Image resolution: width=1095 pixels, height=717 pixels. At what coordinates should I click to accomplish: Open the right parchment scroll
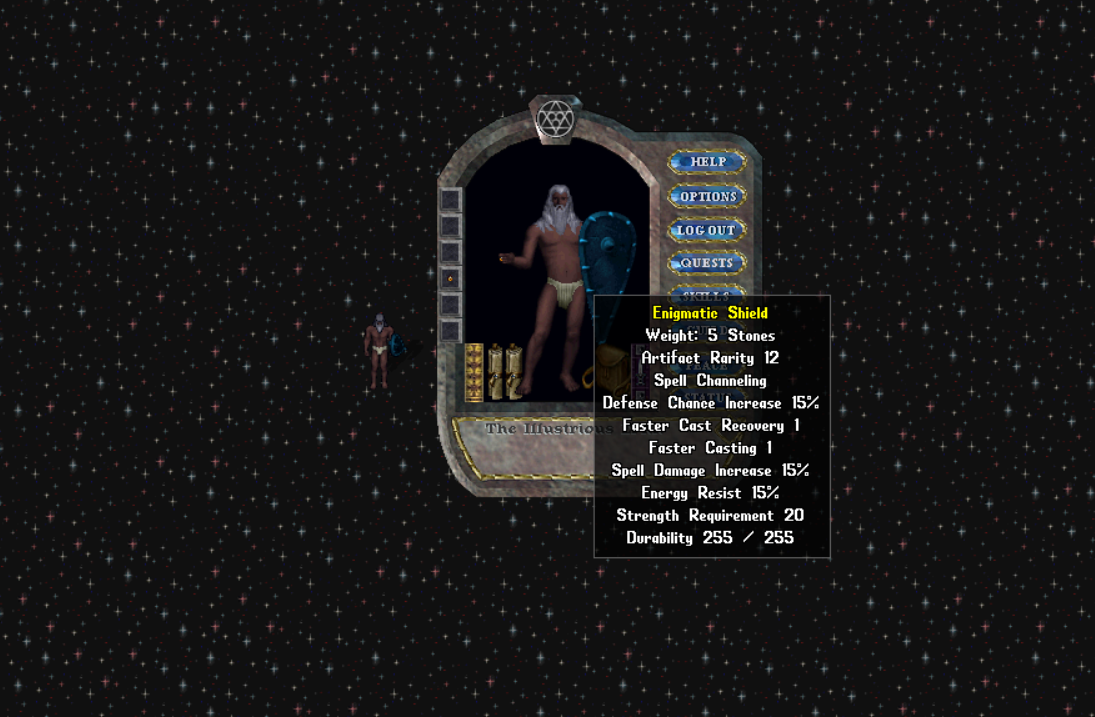point(514,372)
